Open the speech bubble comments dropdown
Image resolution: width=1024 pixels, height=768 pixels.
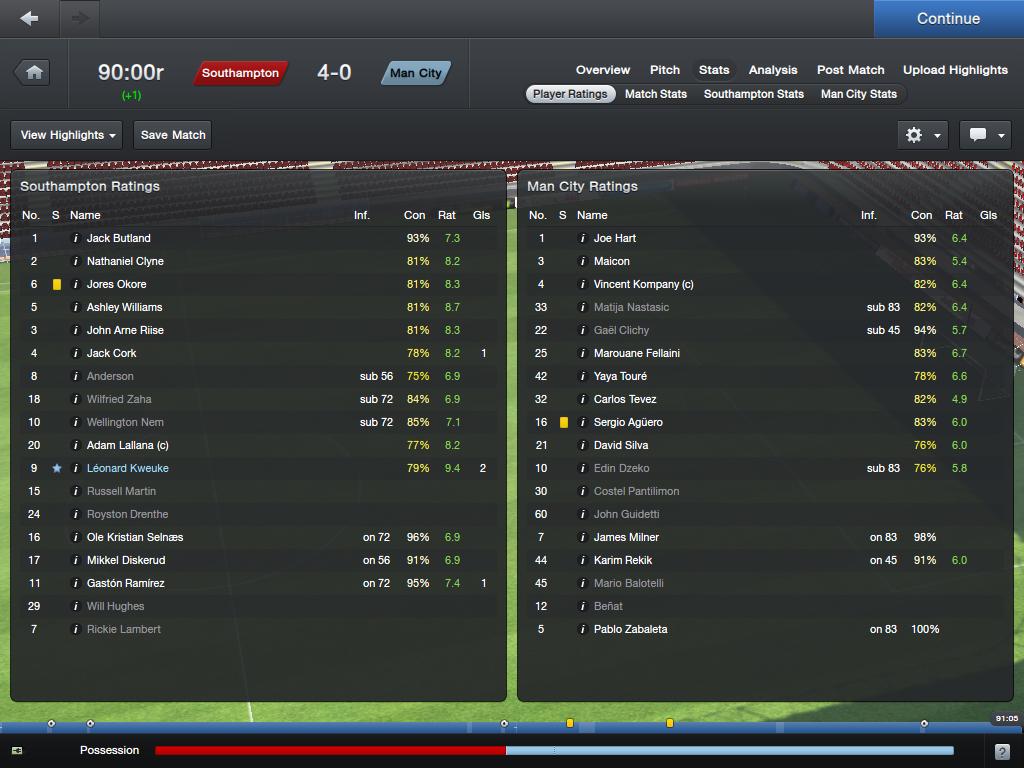coord(985,135)
